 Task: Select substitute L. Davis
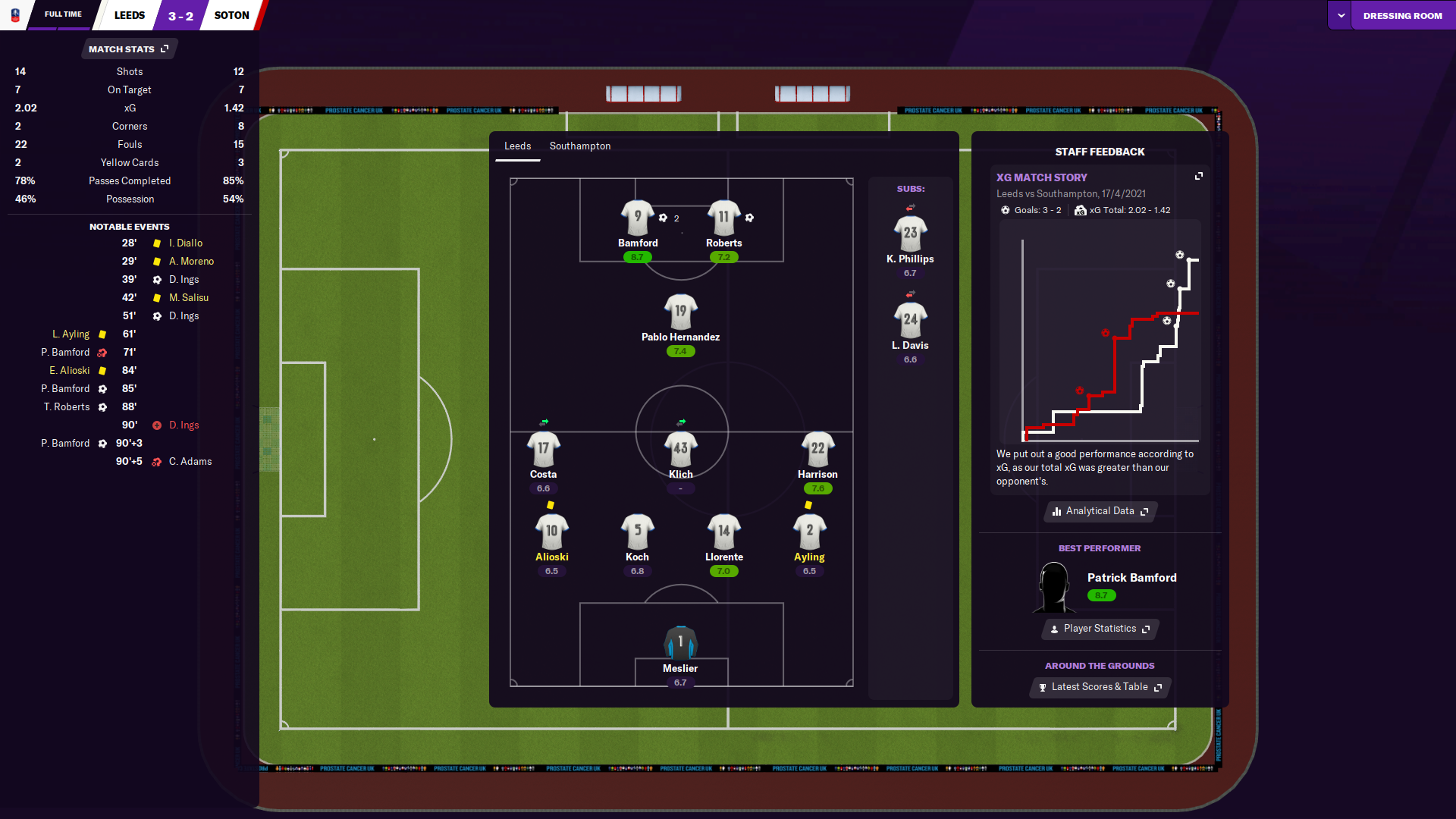click(910, 320)
